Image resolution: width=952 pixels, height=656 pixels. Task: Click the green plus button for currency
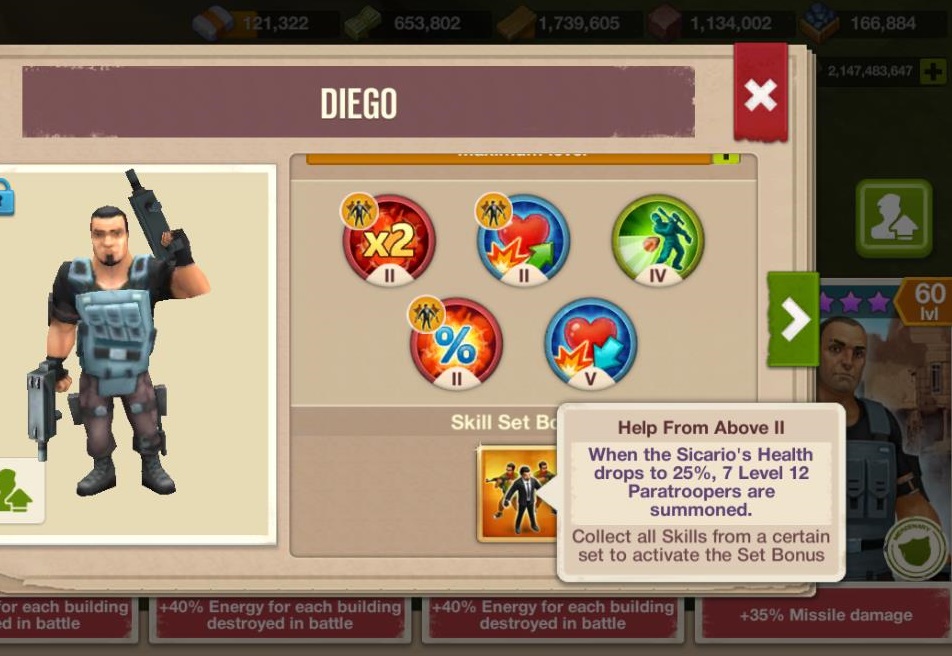(932, 71)
